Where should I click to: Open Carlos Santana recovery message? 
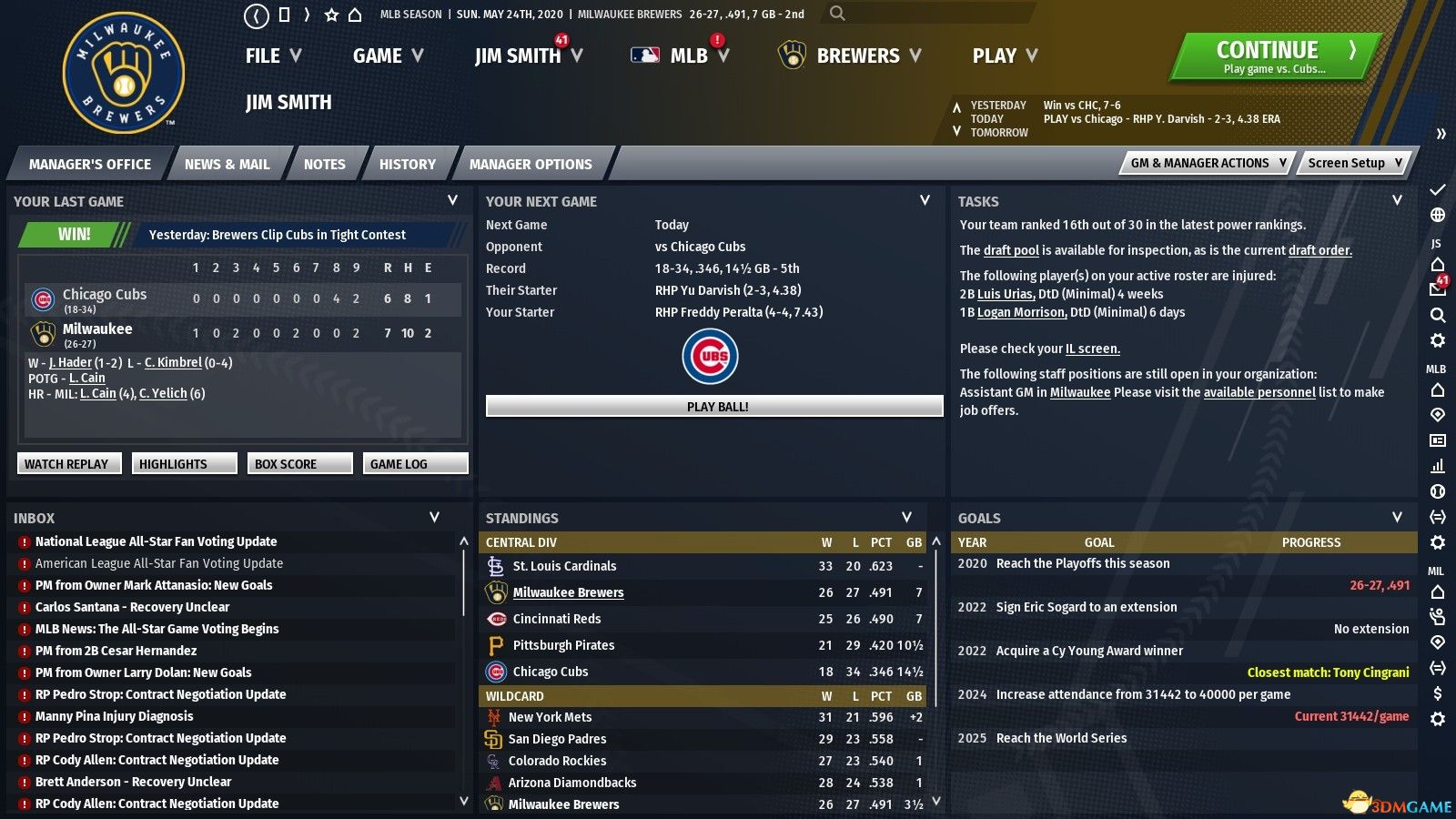click(x=132, y=607)
